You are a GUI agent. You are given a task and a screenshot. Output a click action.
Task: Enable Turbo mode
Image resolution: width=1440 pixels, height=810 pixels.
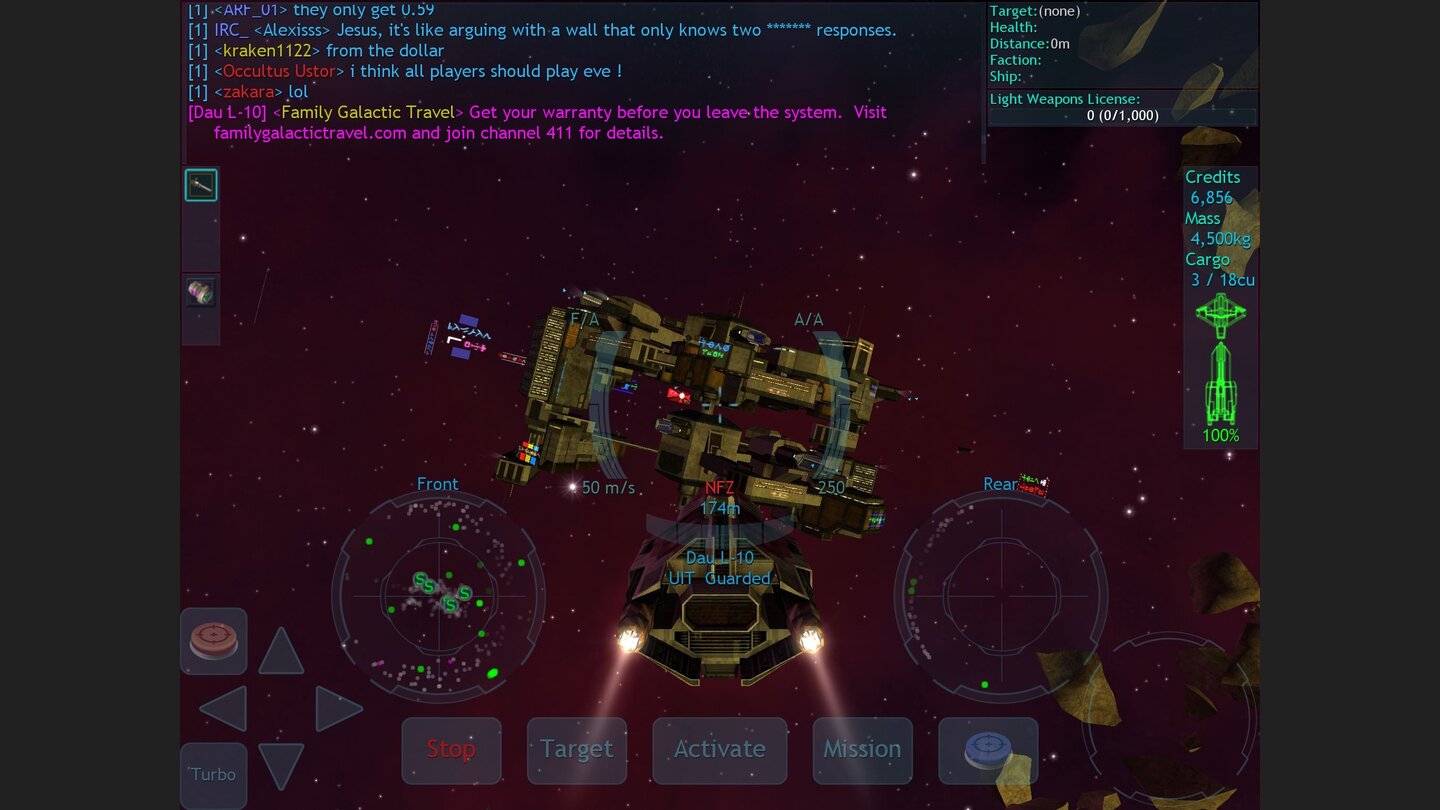tap(213, 775)
